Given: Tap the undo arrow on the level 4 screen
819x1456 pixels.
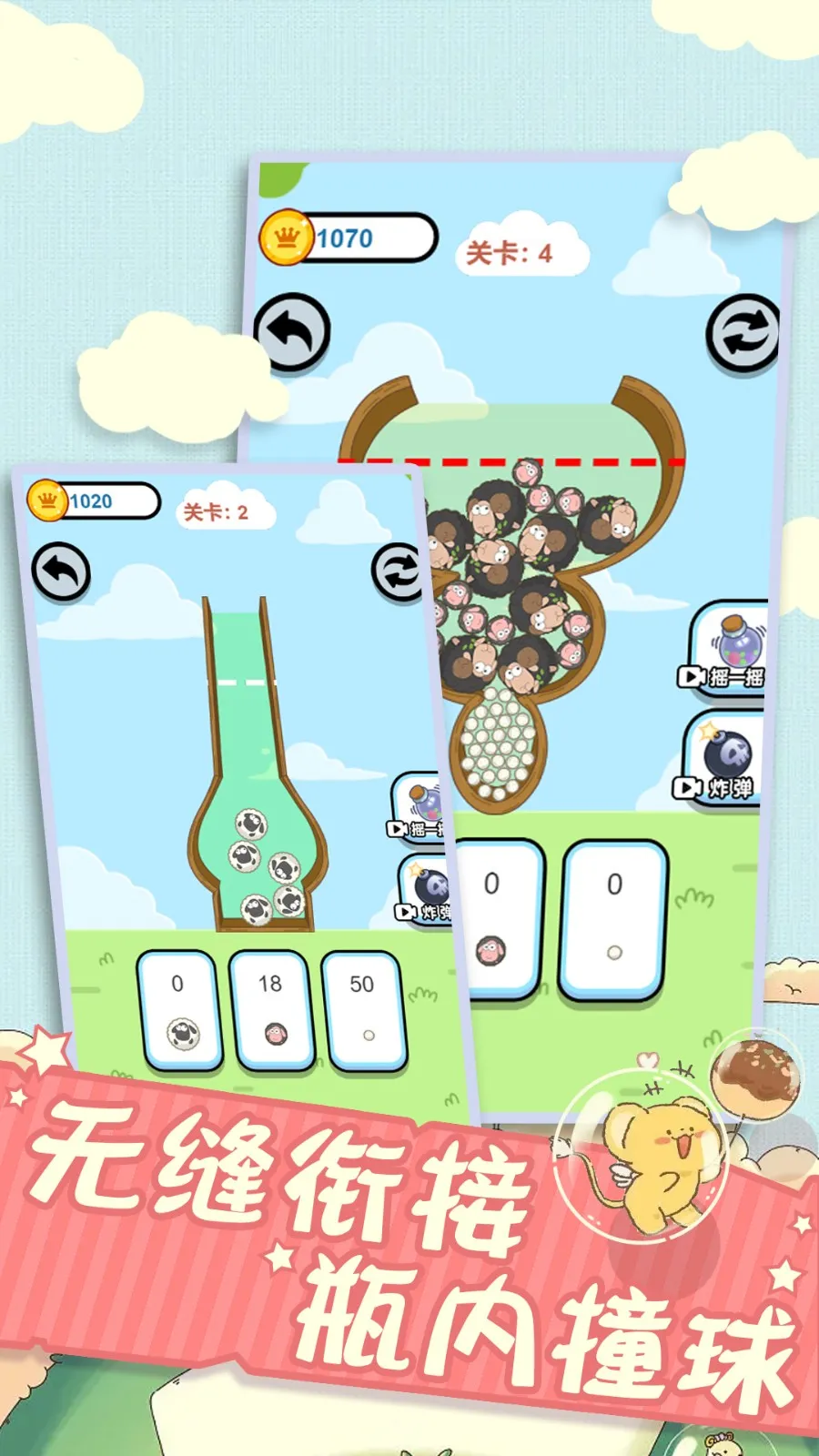Looking at the screenshot, I should coord(291,332).
